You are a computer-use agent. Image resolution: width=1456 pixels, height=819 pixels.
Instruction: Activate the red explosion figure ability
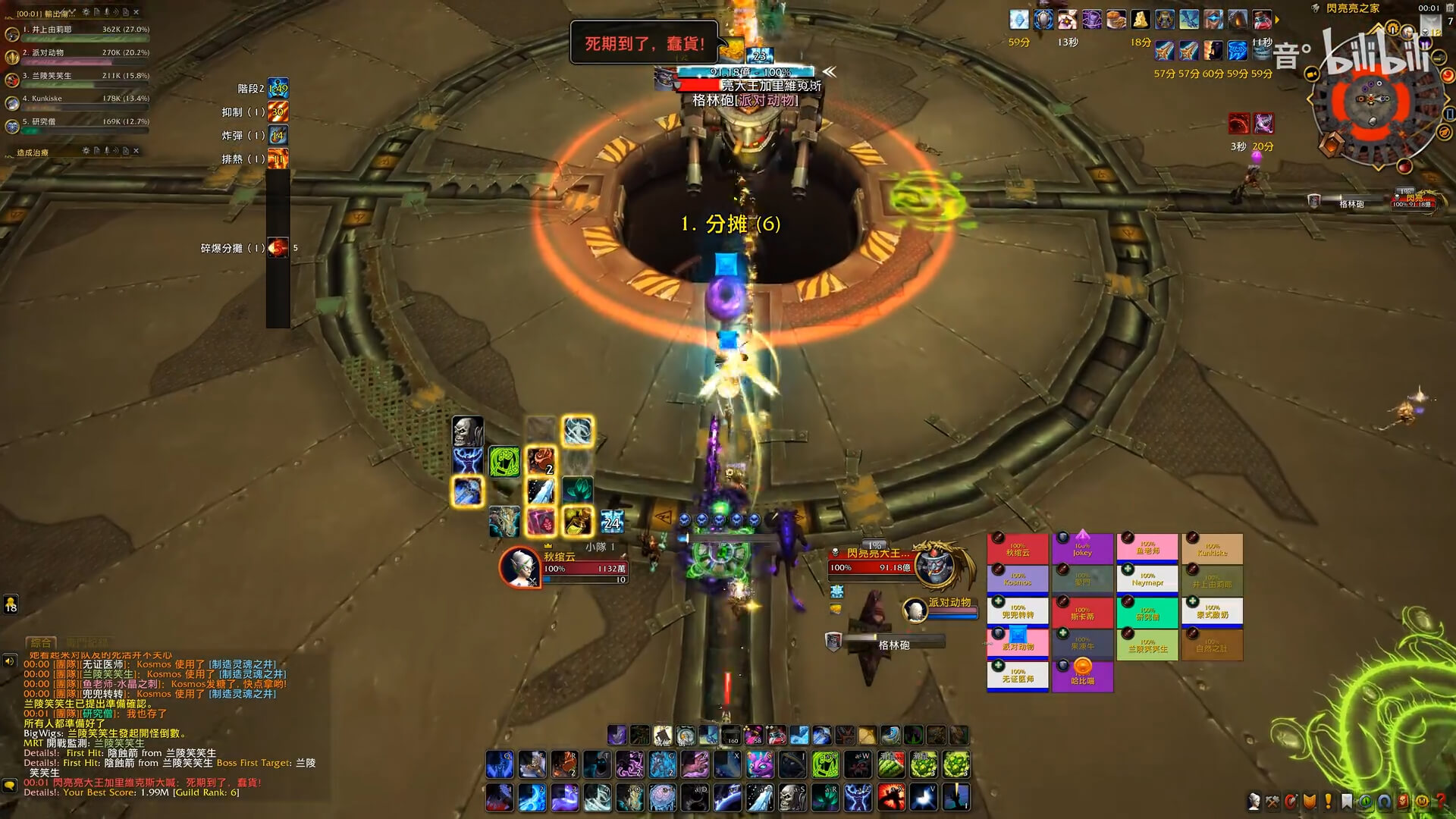tap(891, 798)
